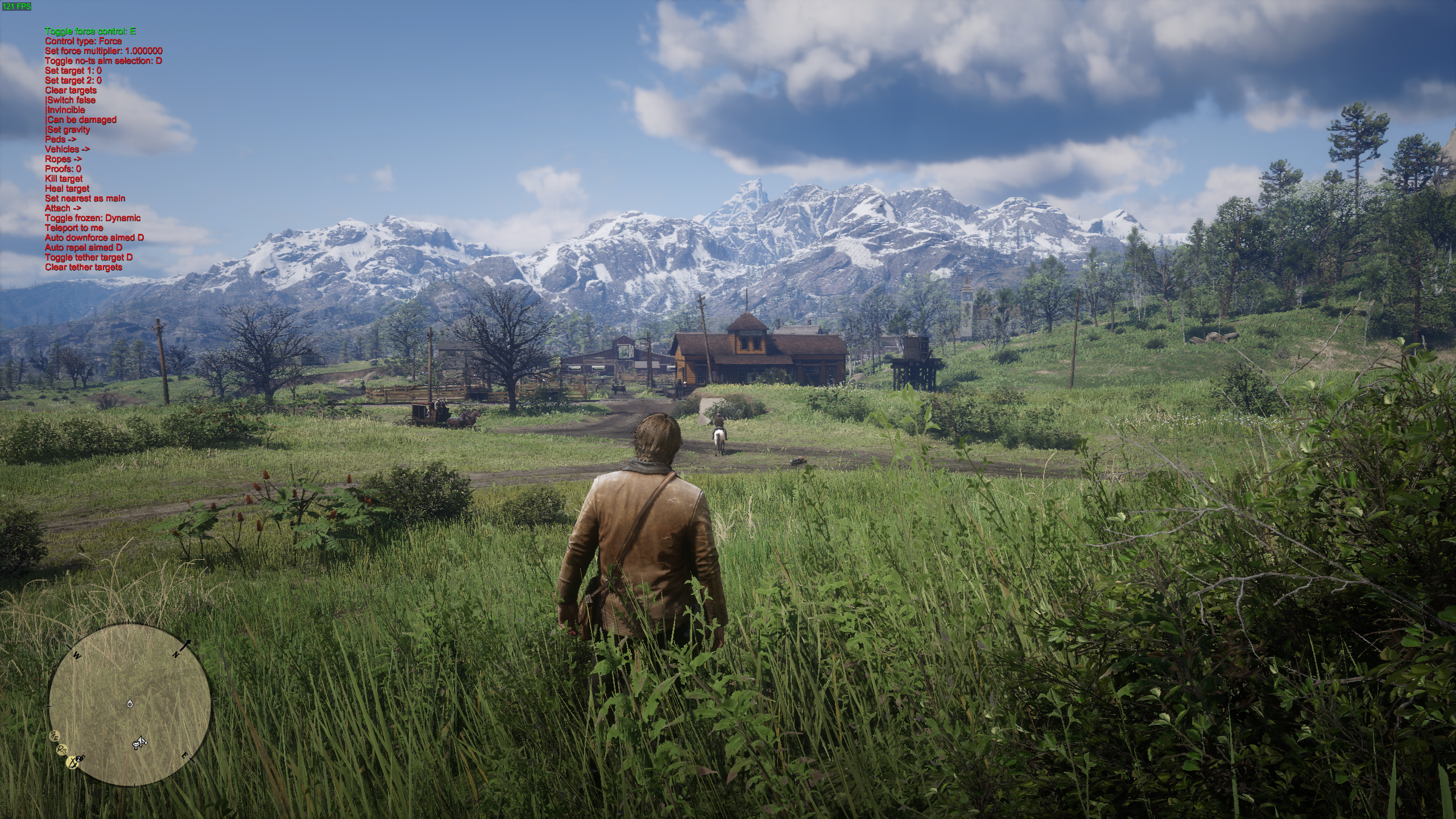Choose the Control type: Force option

(x=83, y=41)
